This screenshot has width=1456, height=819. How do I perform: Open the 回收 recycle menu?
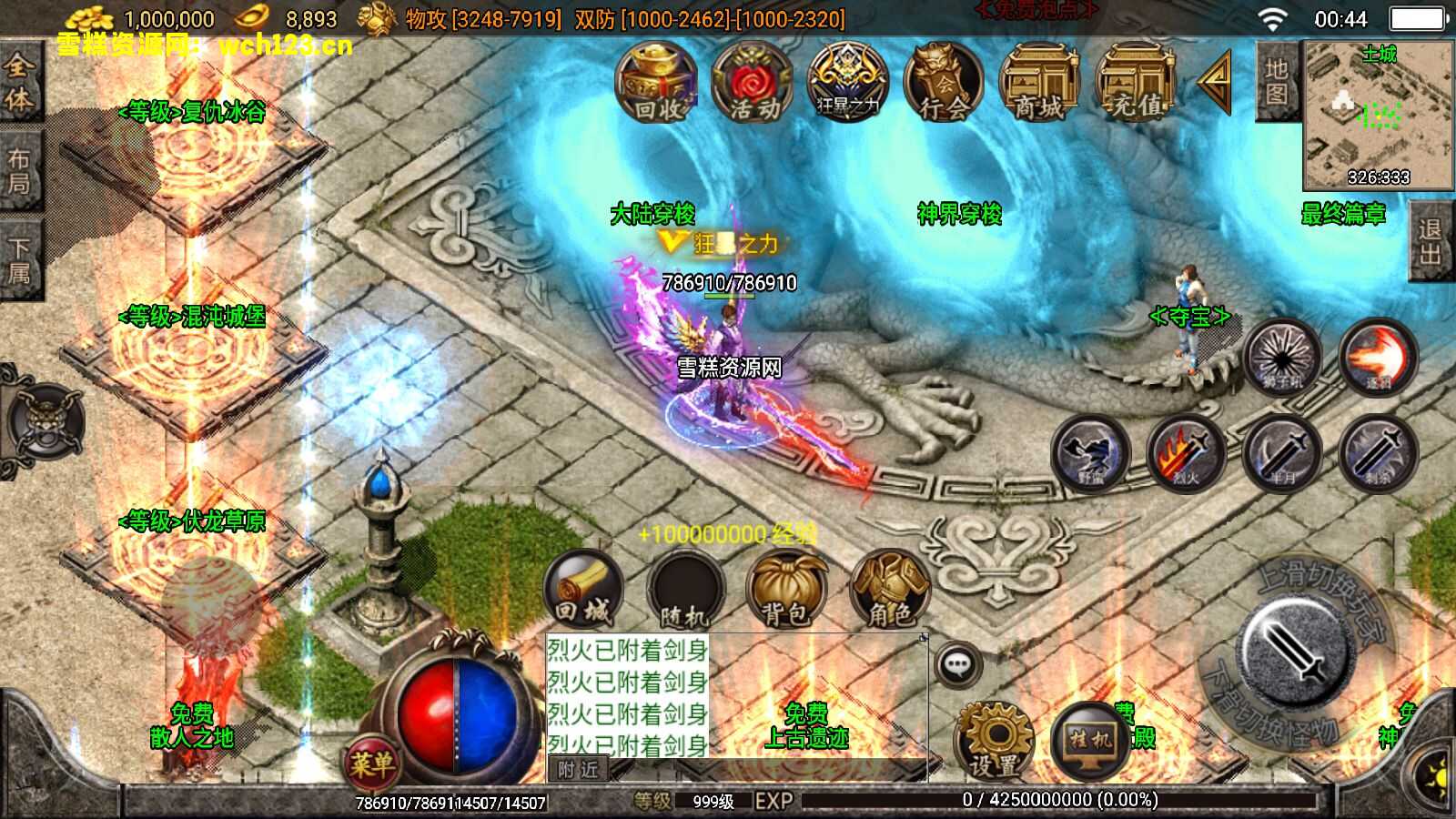point(656,82)
